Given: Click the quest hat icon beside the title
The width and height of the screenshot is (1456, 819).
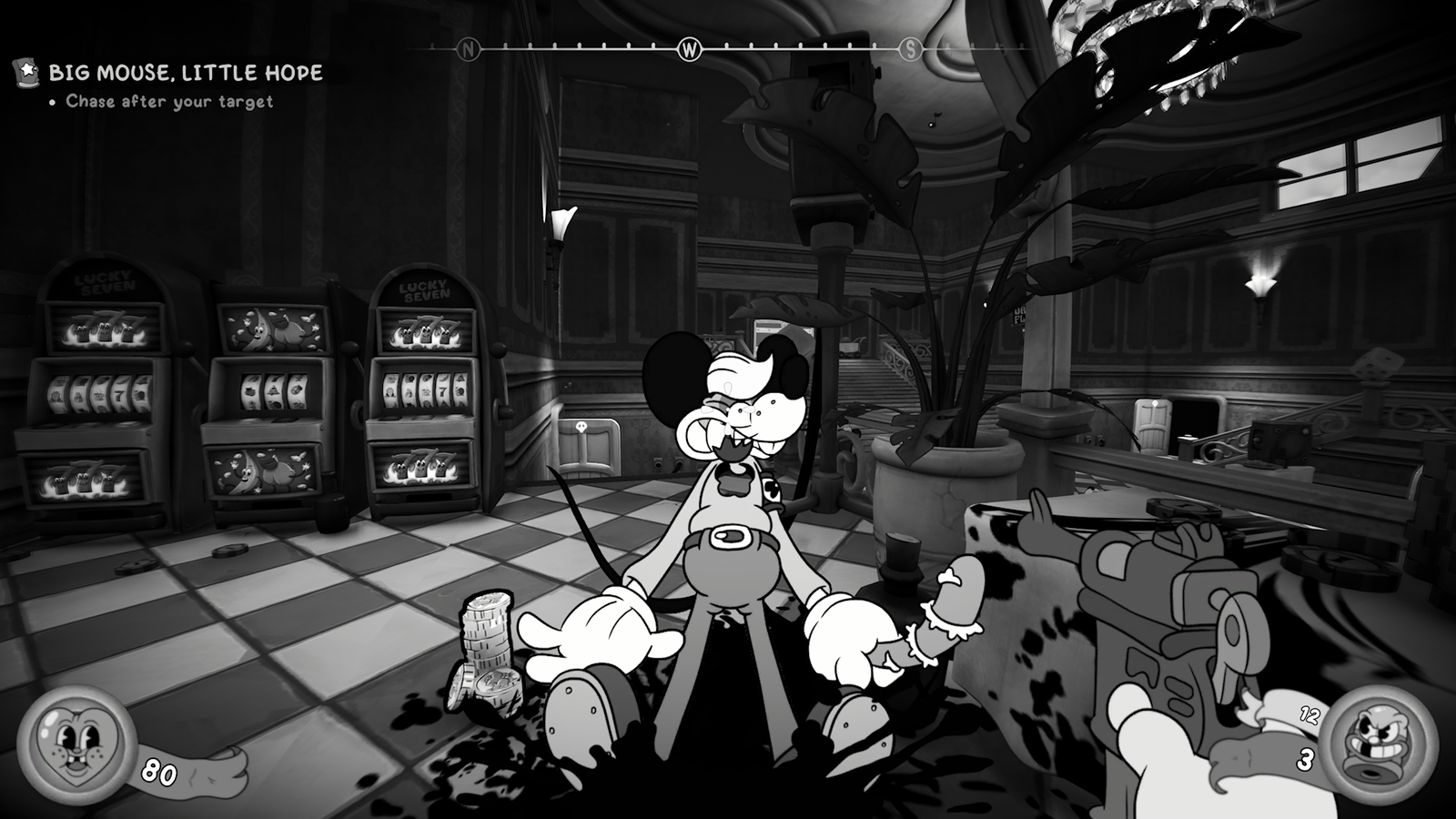Looking at the screenshot, I should [25, 72].
